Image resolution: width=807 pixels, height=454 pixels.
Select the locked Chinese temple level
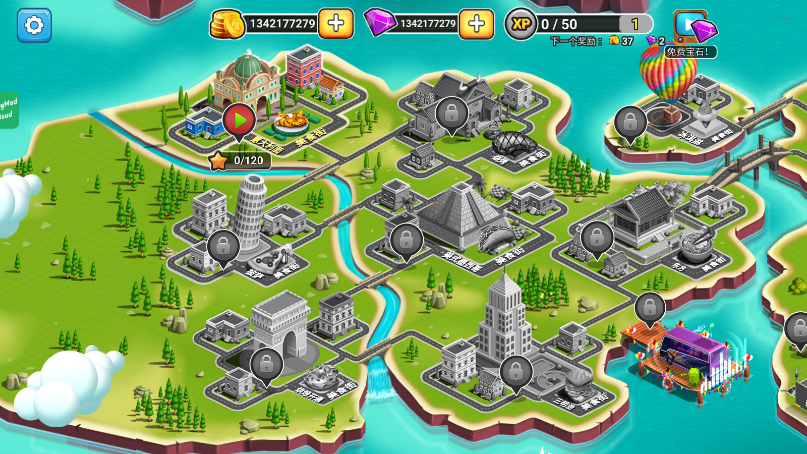point(597,237)
